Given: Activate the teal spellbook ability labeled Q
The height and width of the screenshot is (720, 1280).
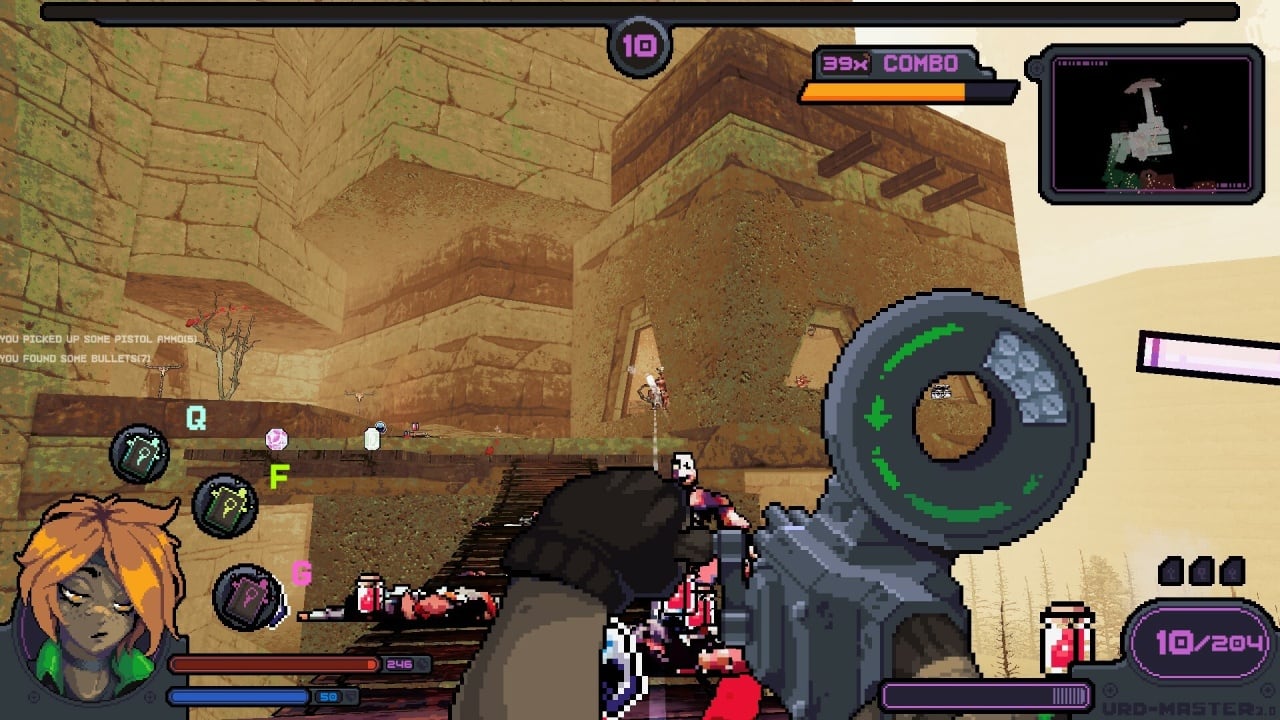Looking at the screenshot, I should coord(139,454).
